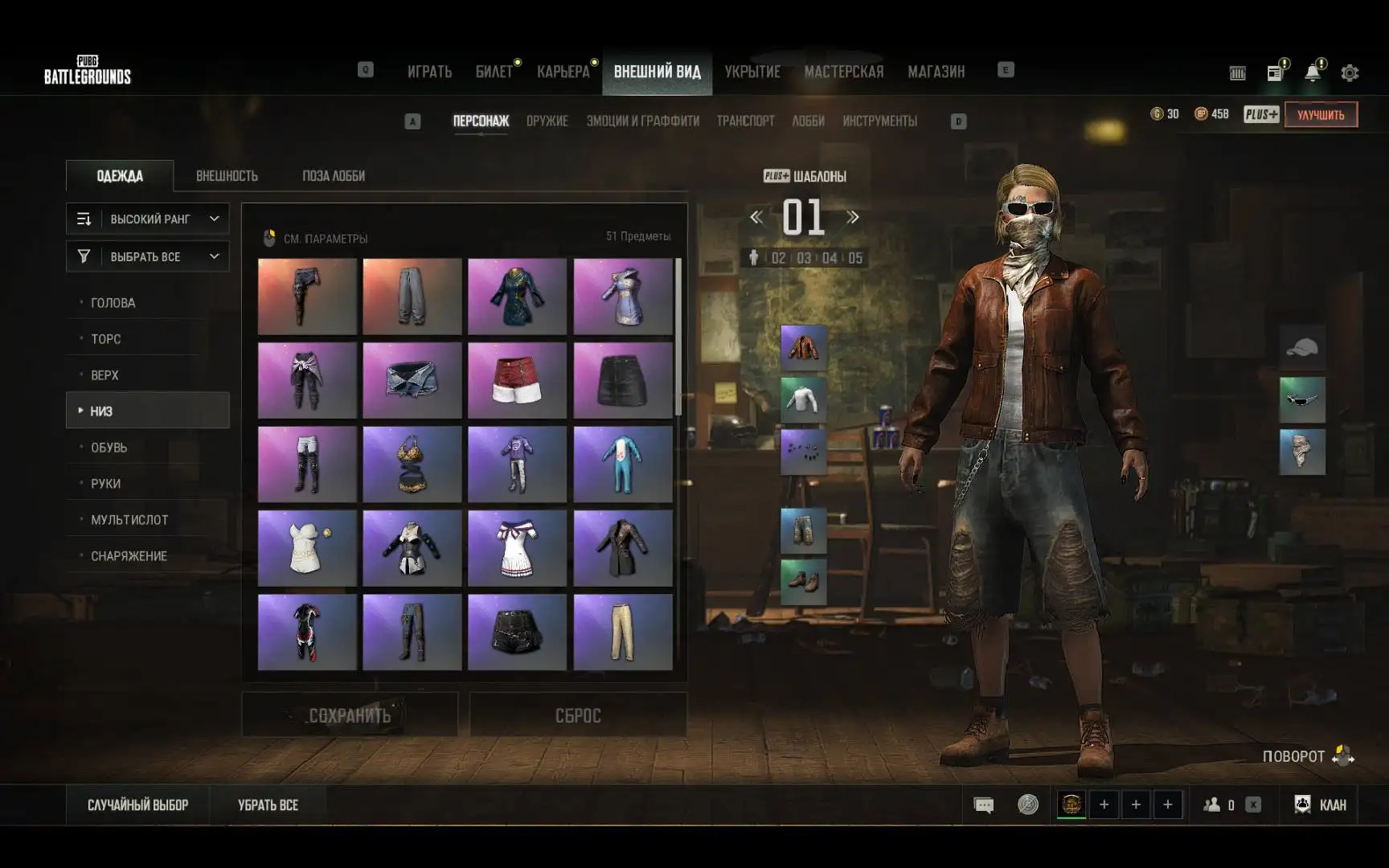Click УБРАТЬ ВСЕ to remove clothing
1389x868 pixels.
[x=268, y=805]
